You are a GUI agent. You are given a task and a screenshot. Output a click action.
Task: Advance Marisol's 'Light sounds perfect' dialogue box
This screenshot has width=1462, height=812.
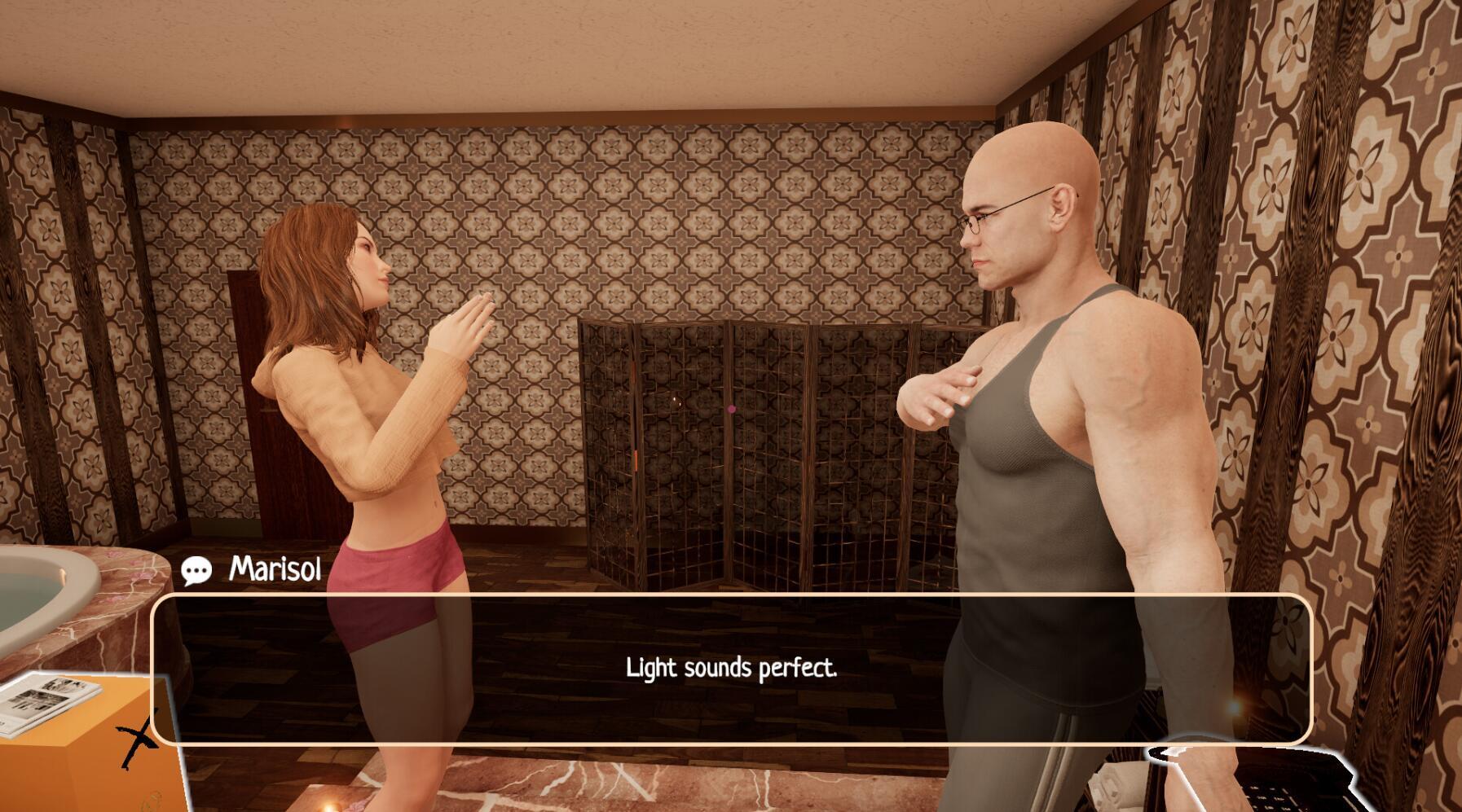coord(731,669)
